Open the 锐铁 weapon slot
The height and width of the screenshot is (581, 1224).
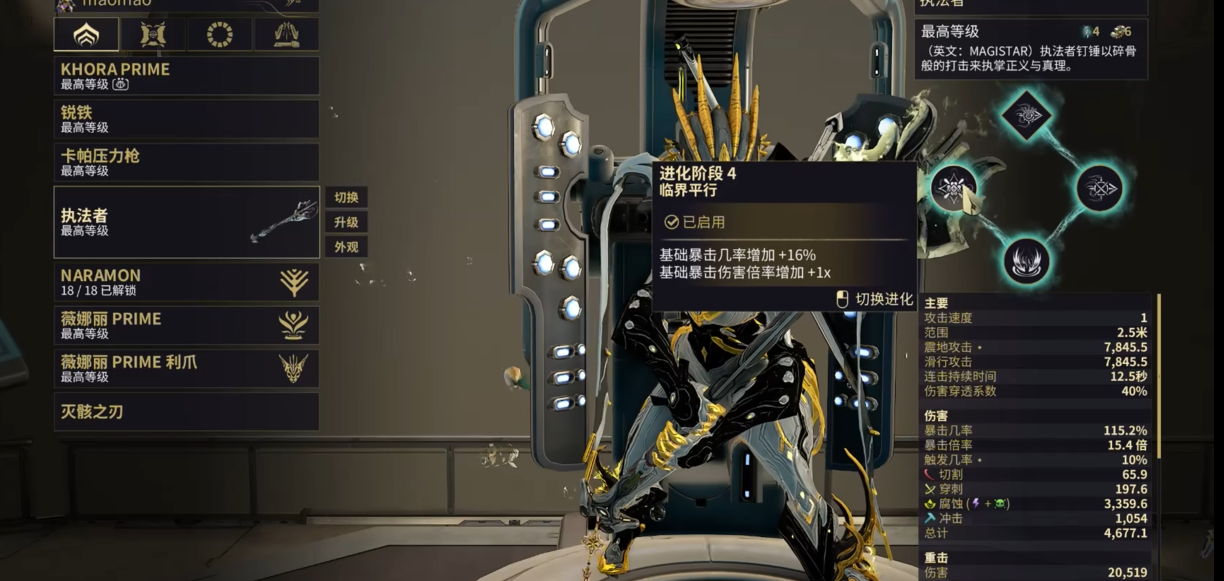pos(186,119)
